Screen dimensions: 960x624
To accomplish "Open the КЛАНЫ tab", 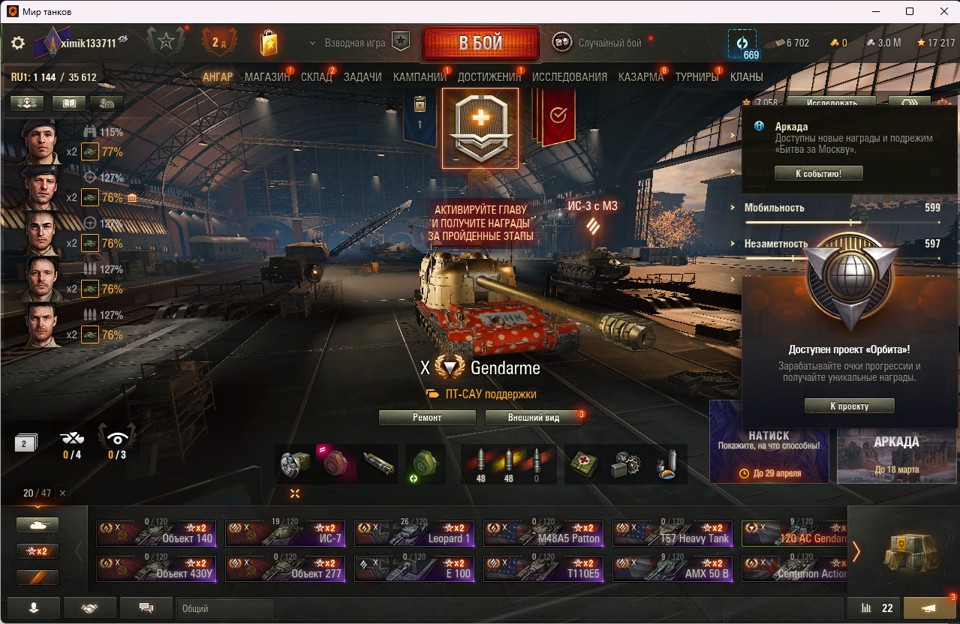I will pyautogui.click(x=746, y=77).
